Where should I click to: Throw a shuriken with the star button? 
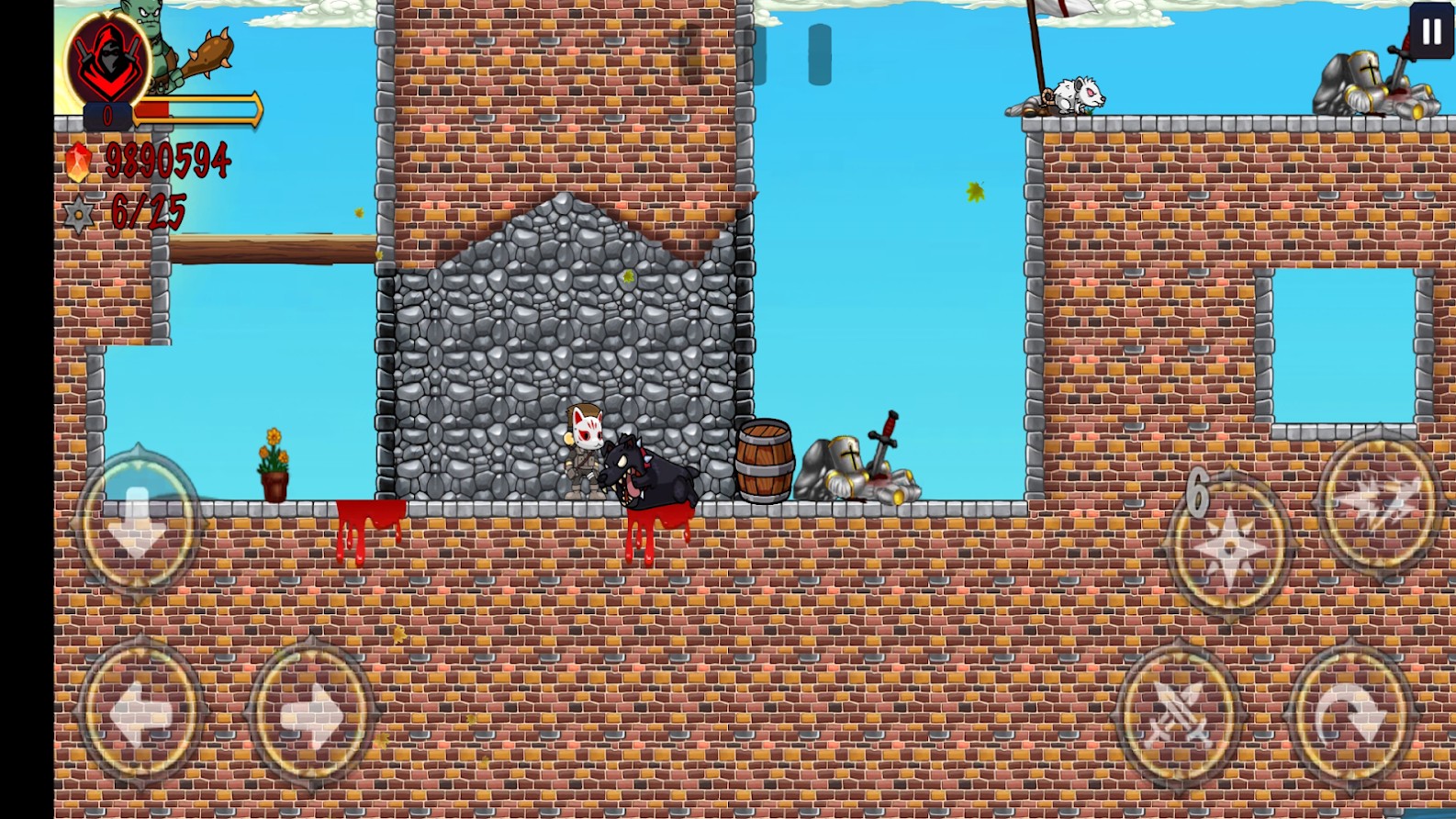click(x=1229, y=545)
